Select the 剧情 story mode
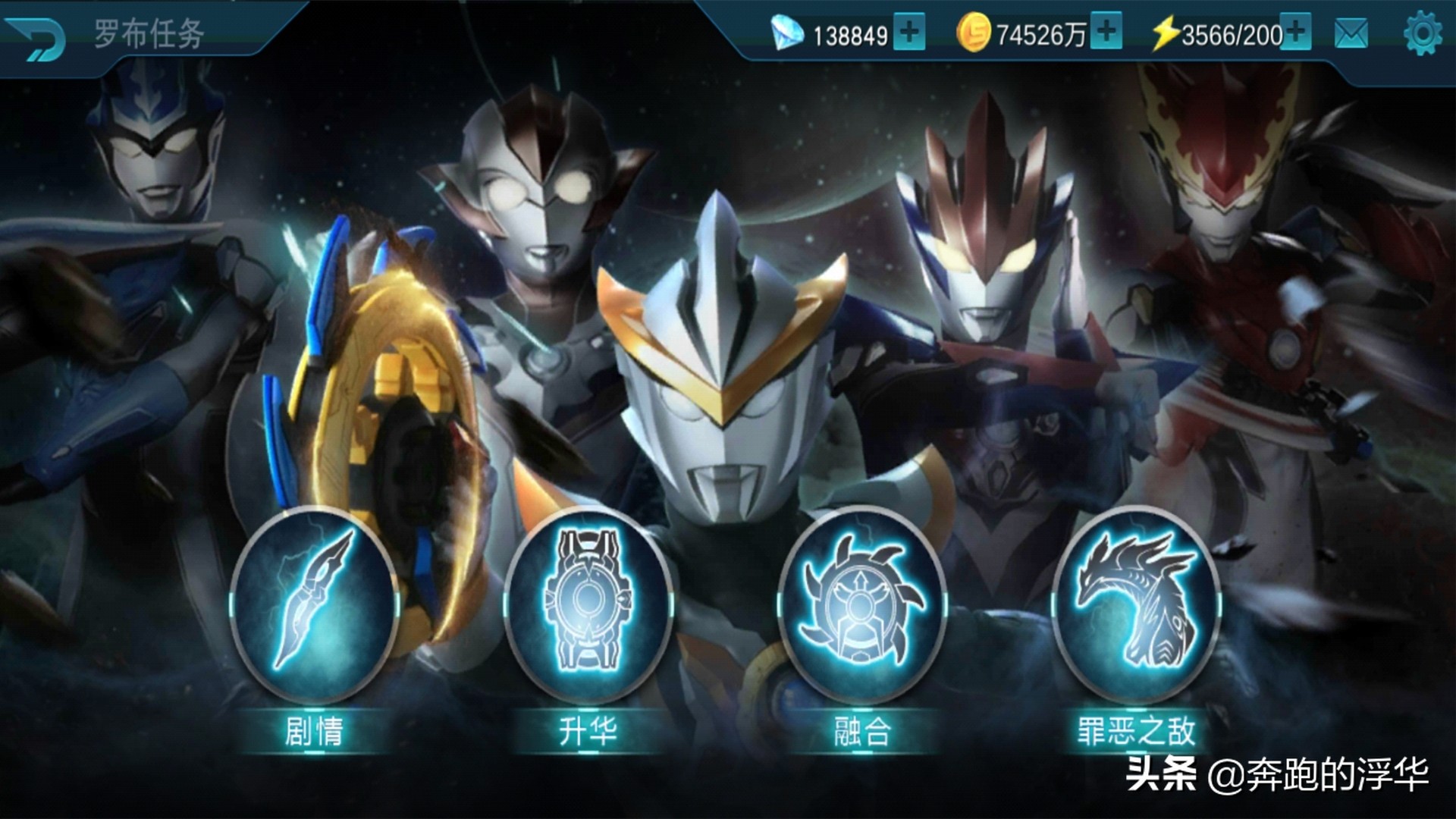The width and height of the screenshot is (1456, 819). 314,605
